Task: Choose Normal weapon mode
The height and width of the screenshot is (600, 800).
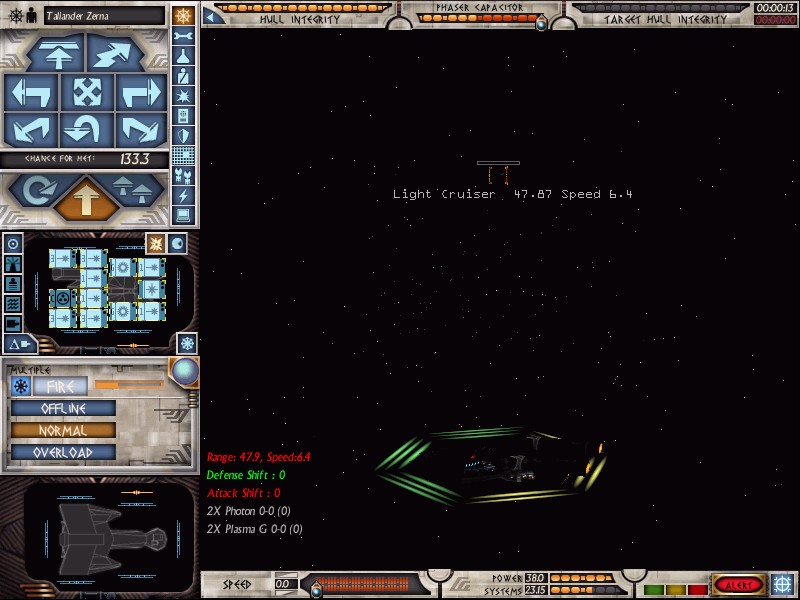Action: pyautogui.click(x=63, y=430)
